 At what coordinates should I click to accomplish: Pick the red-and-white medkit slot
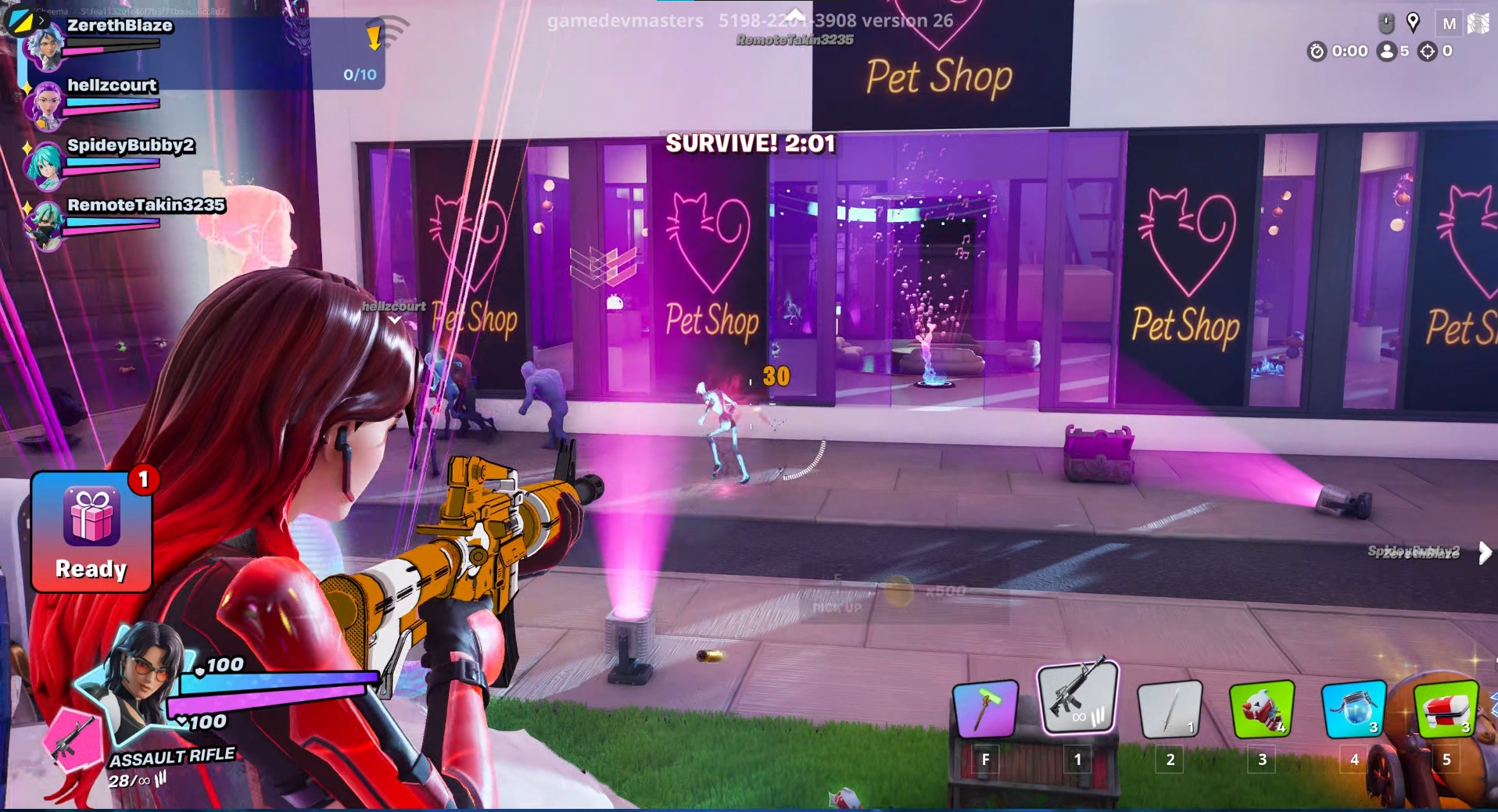(x=1446, y=709)
